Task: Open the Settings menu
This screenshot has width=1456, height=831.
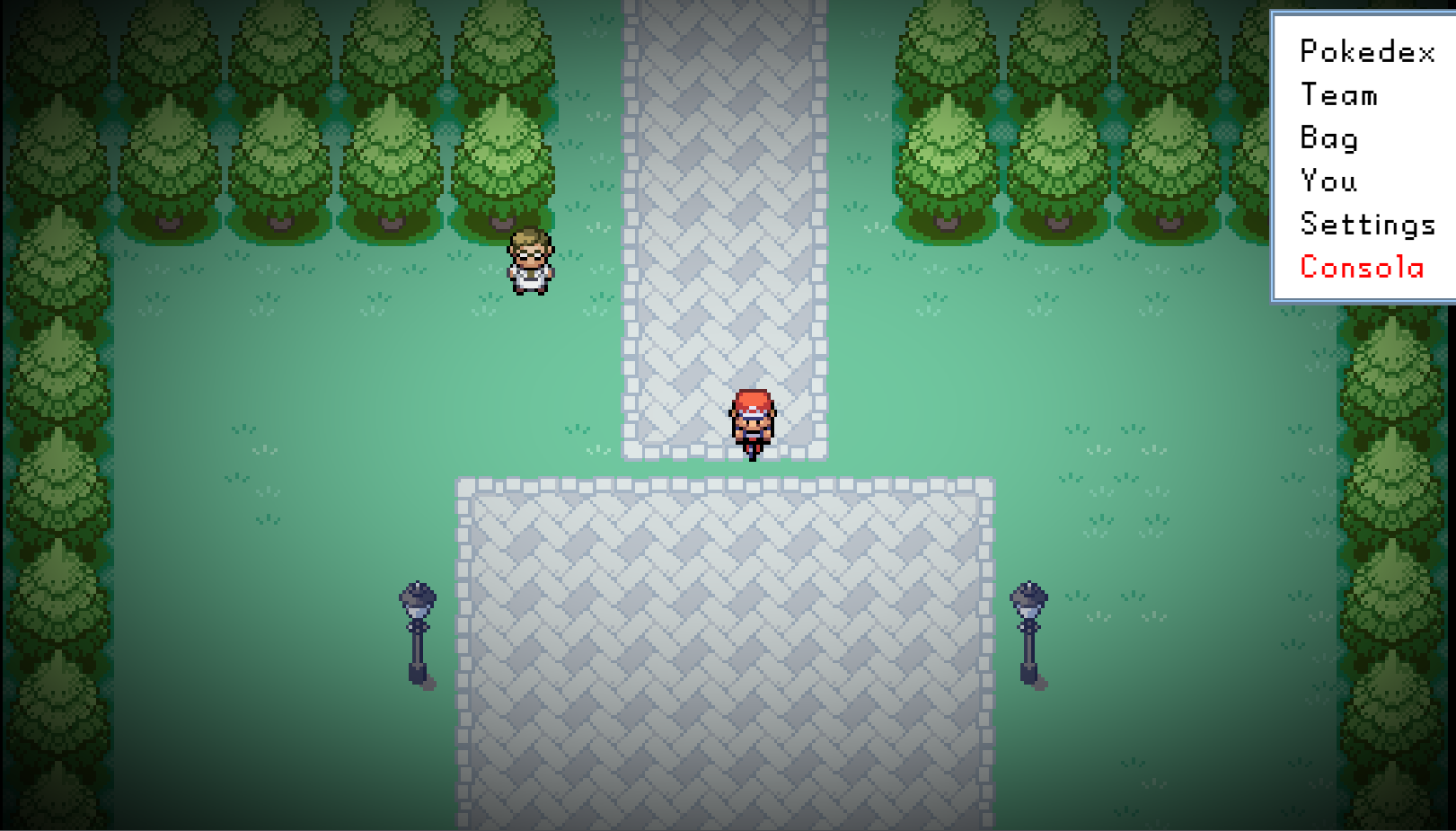Action: (x=1367, y=225)
